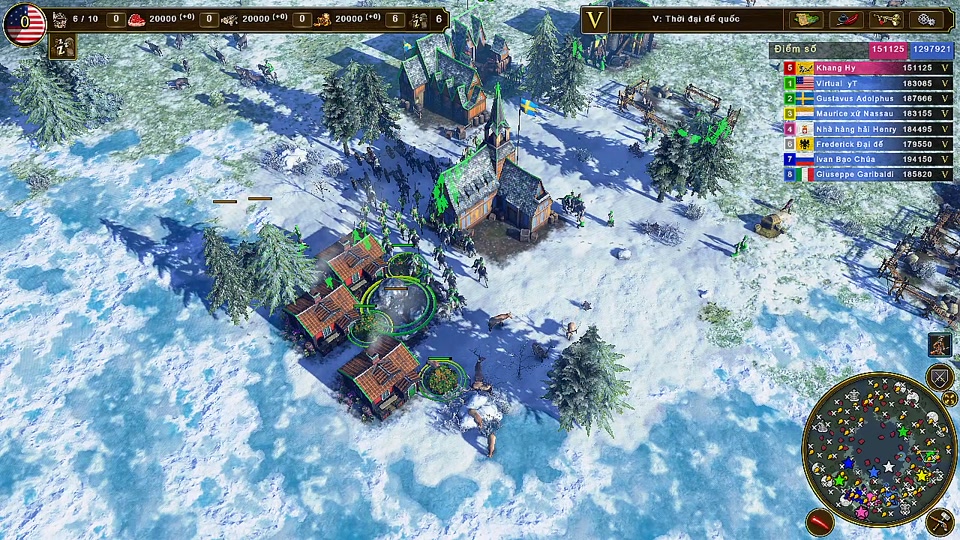
Task: Open the map scroll menu button
Action: [805, 19]
